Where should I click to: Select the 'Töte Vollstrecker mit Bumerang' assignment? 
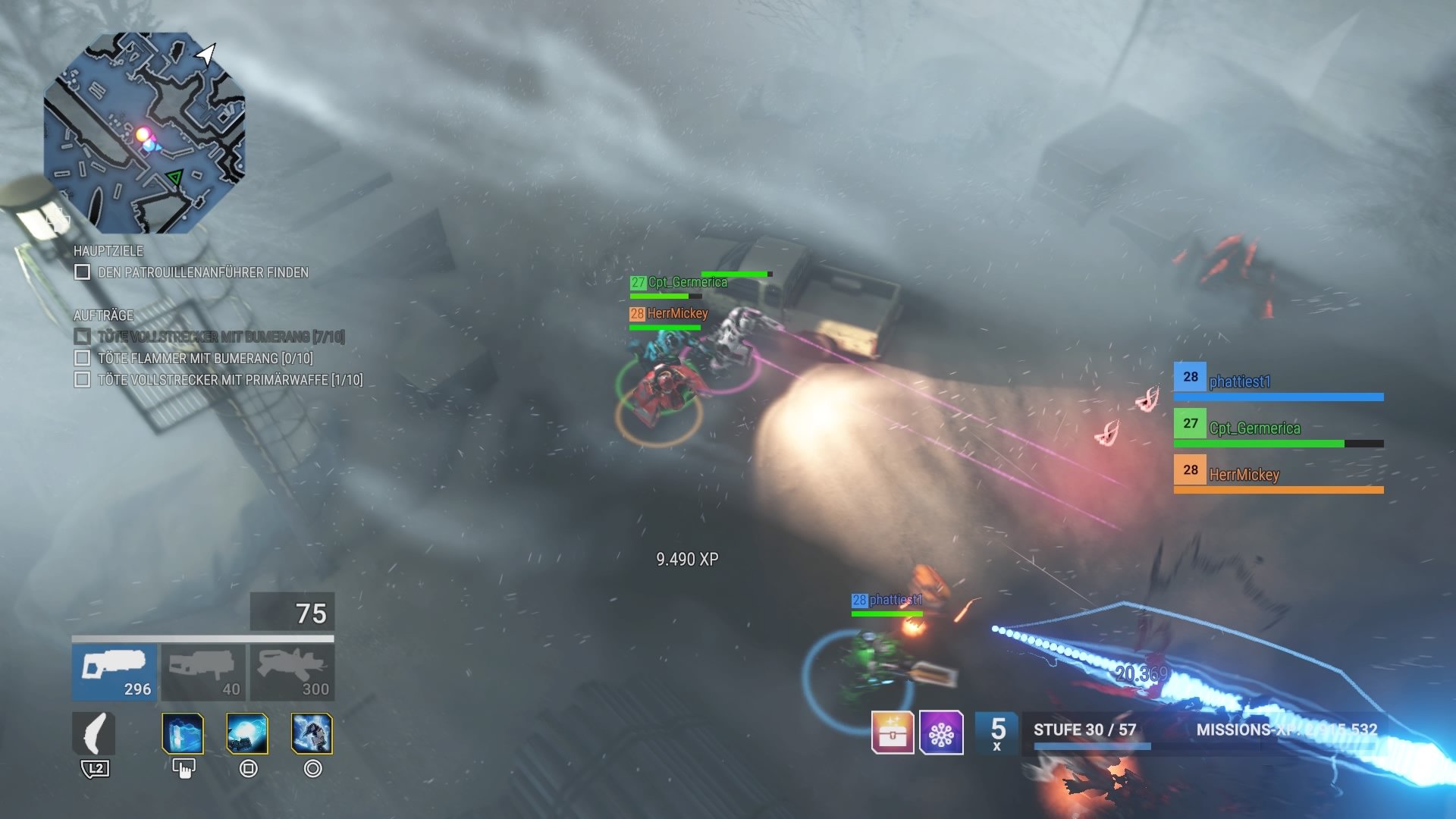tap(220, 337)
